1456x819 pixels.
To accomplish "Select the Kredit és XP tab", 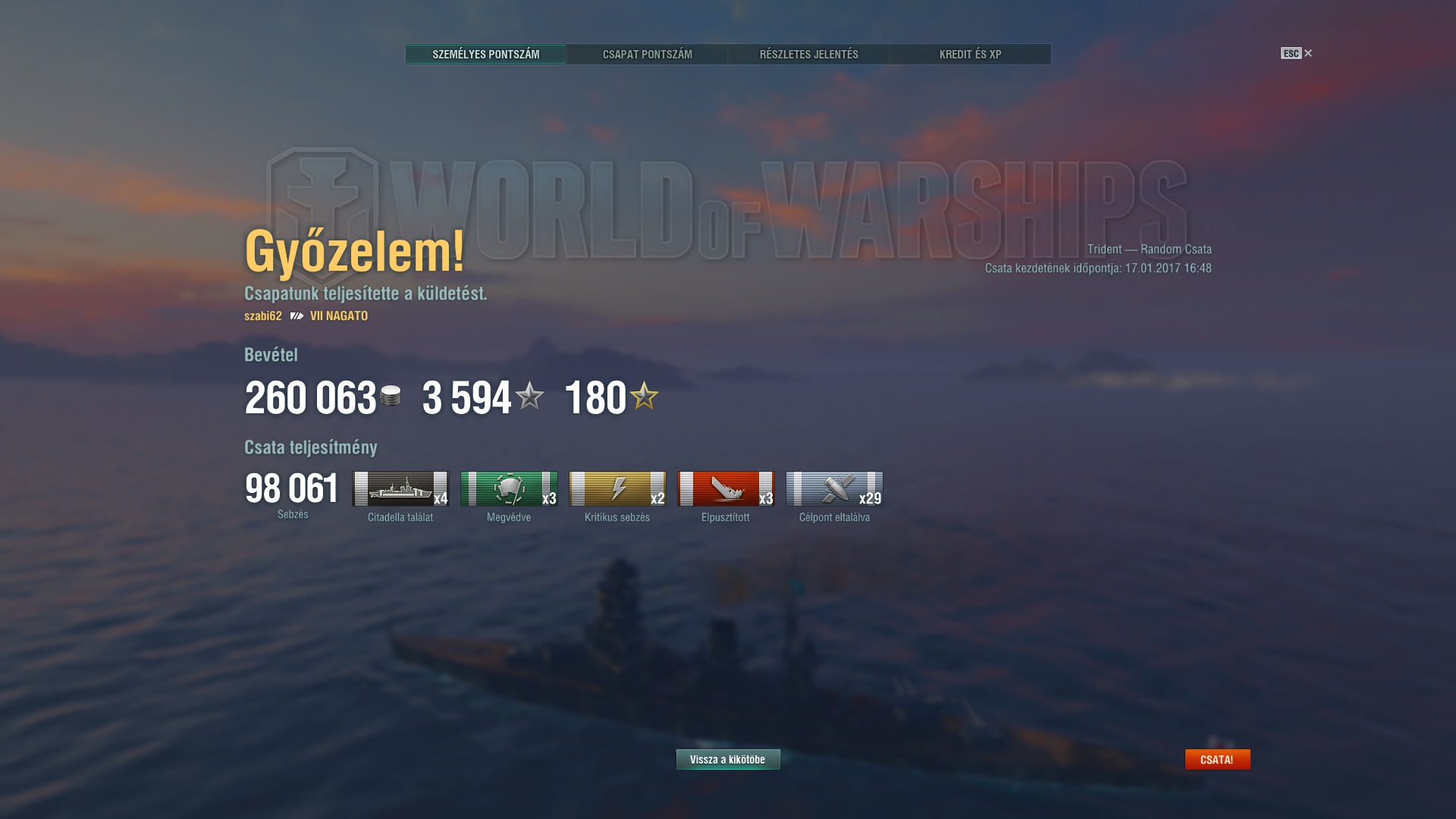I will 970,54.
